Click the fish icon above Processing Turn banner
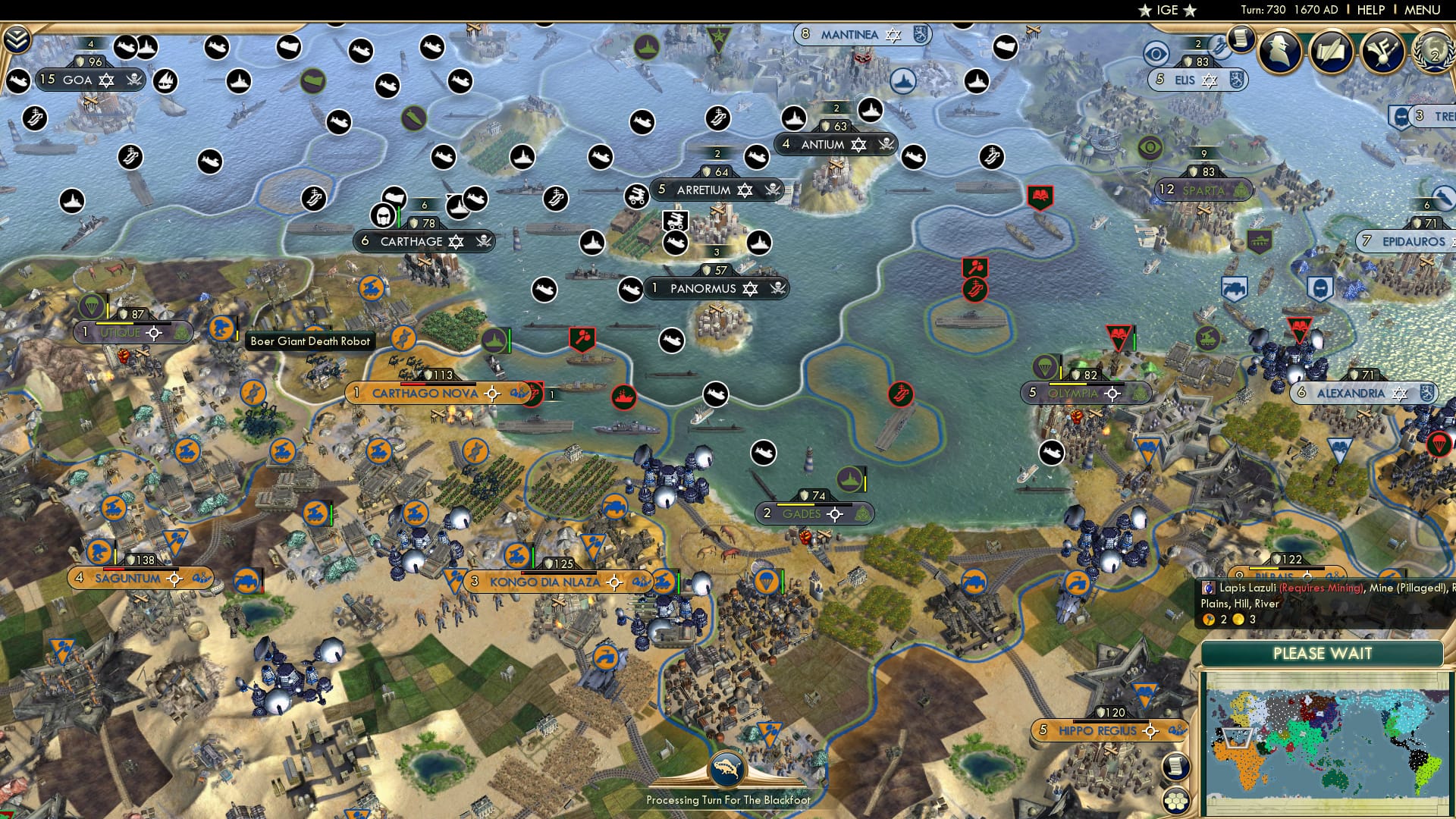 coord(726,767)
